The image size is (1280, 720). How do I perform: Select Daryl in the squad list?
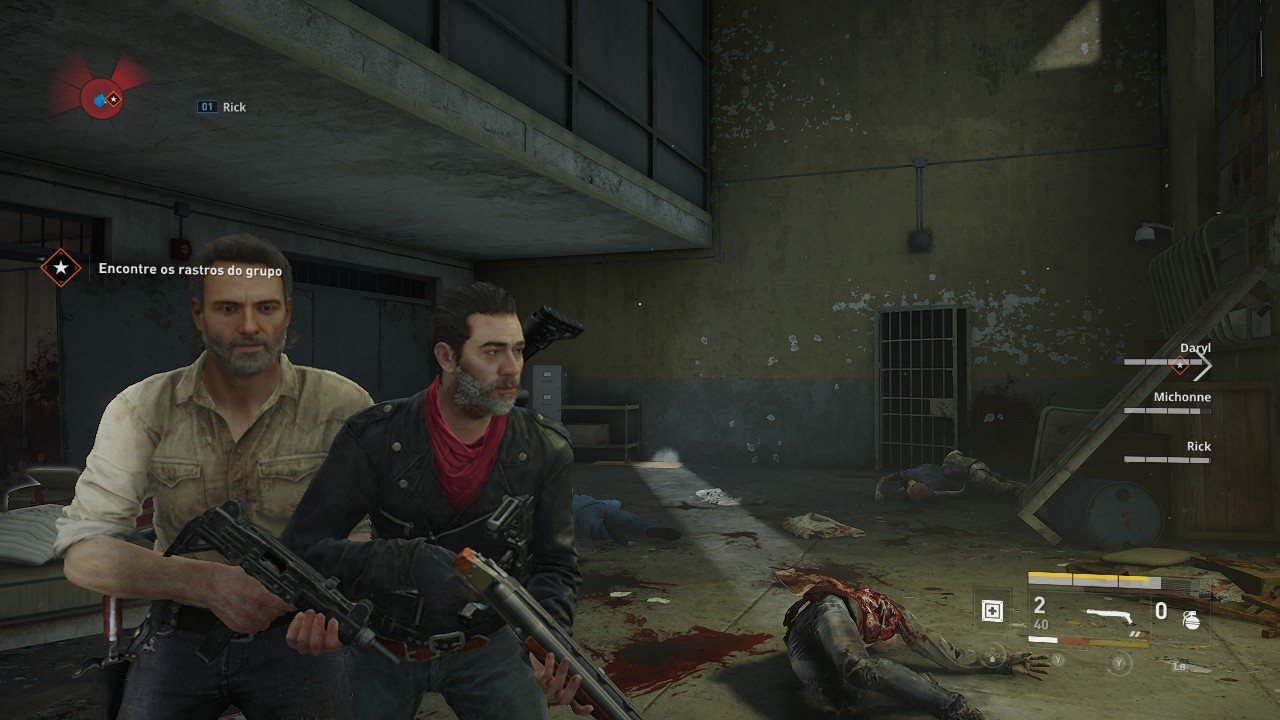pos(1194,348)
